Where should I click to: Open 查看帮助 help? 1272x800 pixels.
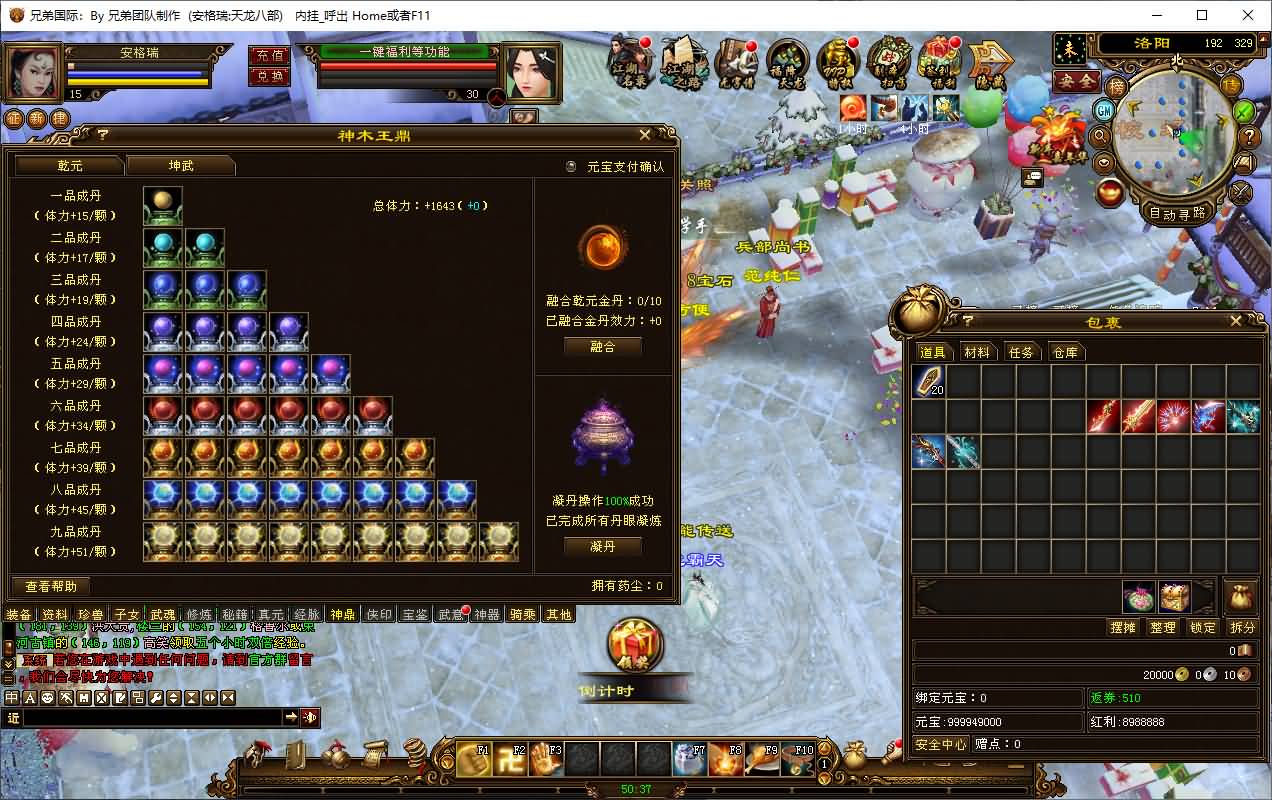[51, 586]
